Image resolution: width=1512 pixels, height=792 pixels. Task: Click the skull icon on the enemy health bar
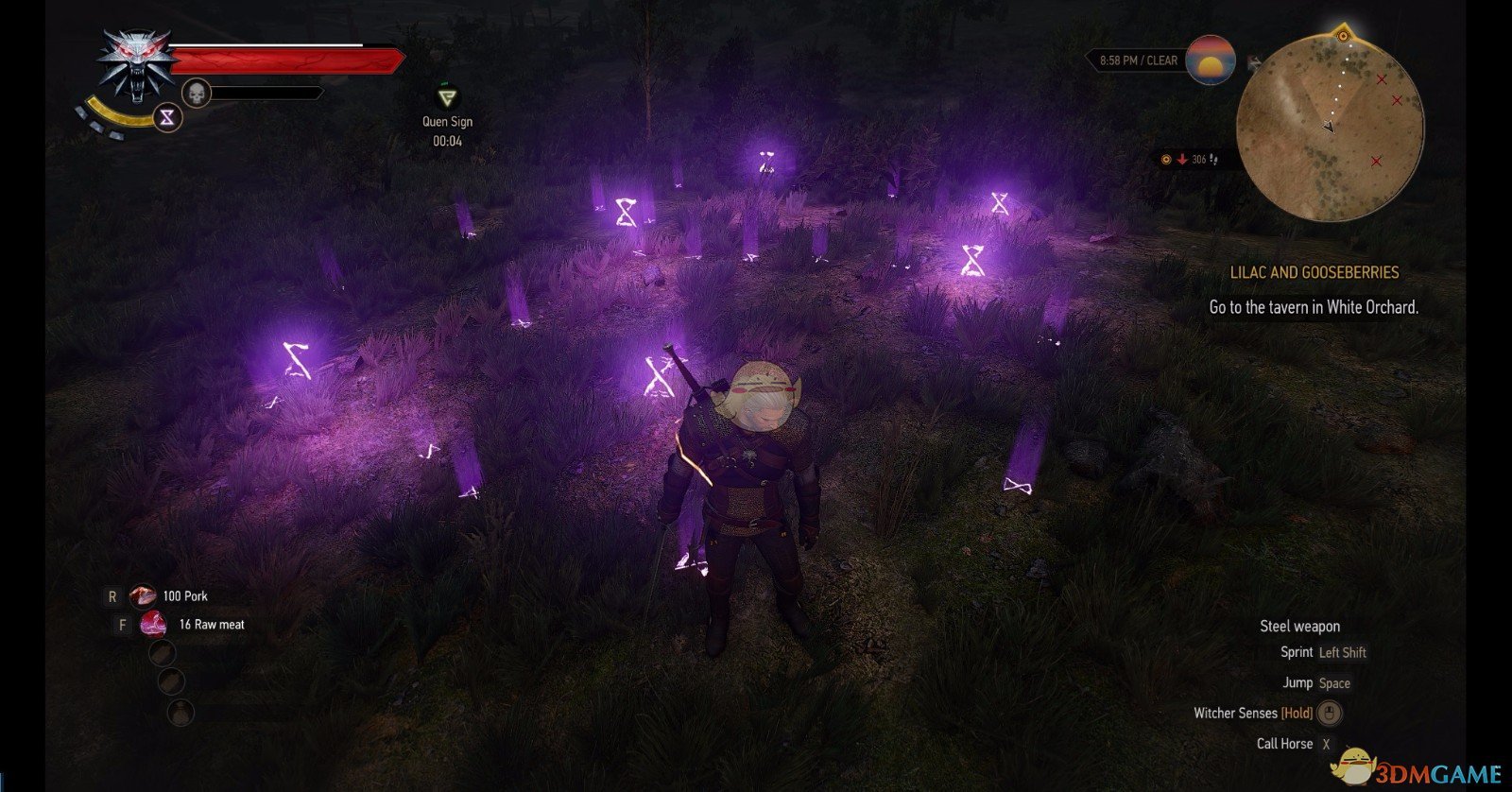(196, 94)
